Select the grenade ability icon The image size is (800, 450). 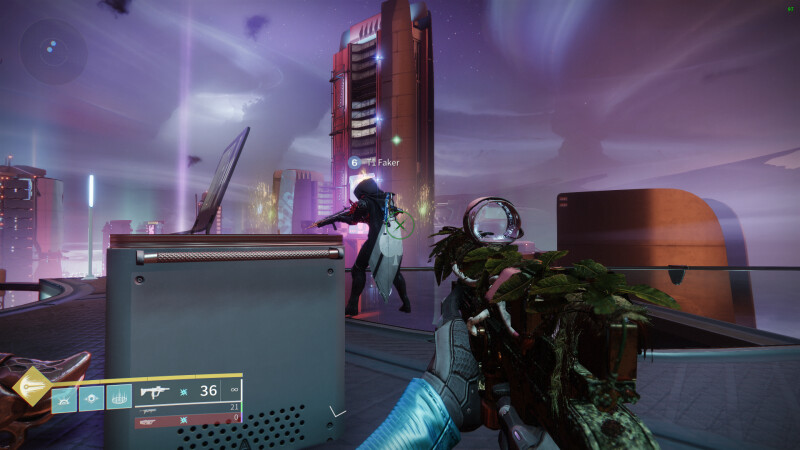tap(64, 397)
